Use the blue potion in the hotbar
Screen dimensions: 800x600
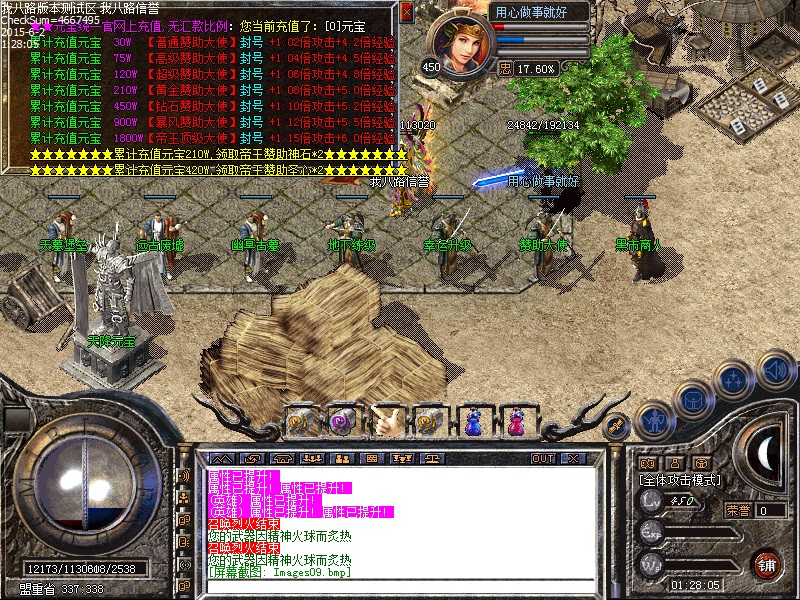coord(472,421)
